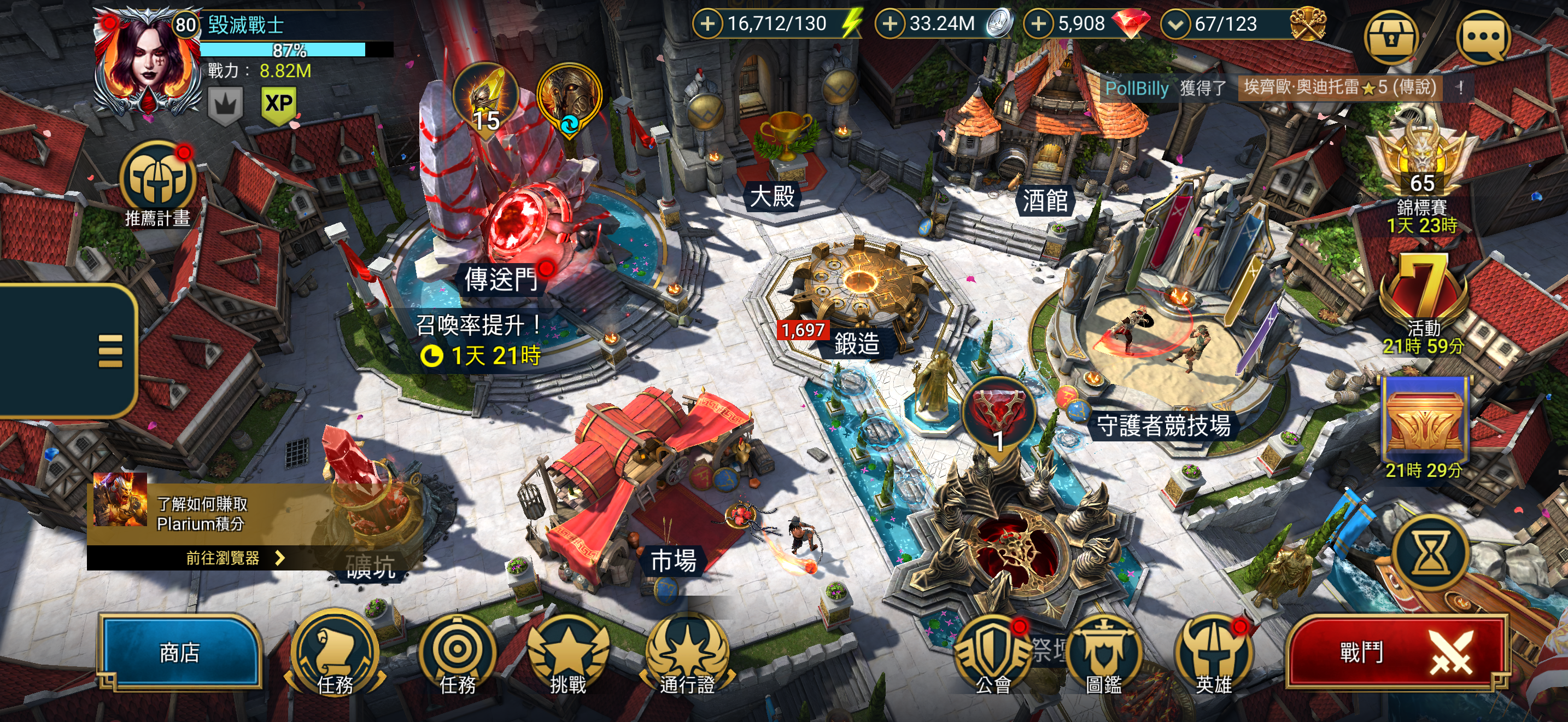Screen dimensions: 1568x722
Task: Add more silver with plus button
Action: [x=890, y=24]
